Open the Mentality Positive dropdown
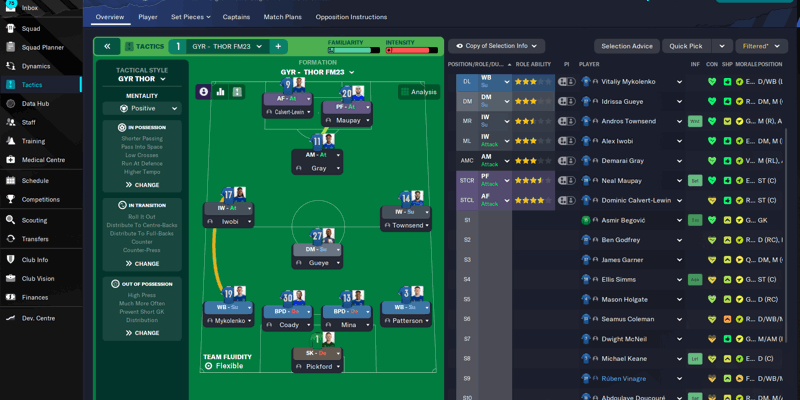The width and height of the screenshot is (800, 400). 142,109
